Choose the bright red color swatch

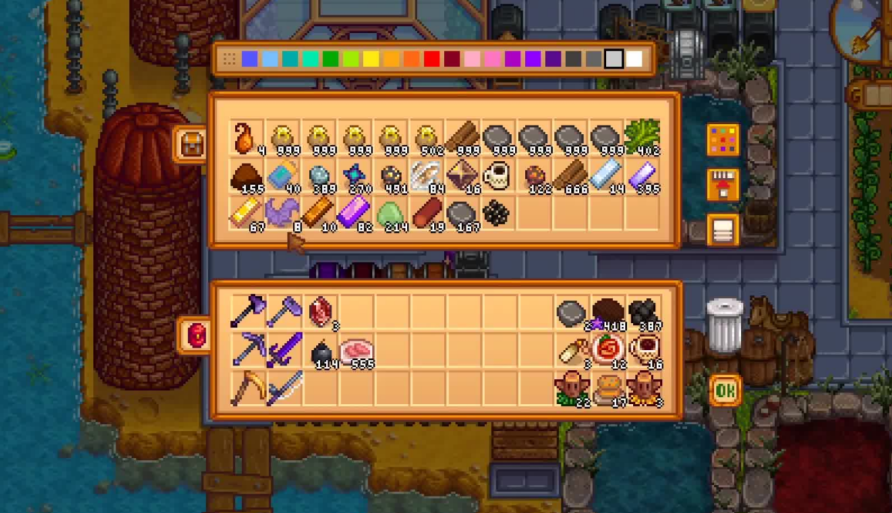click(432, 60)
